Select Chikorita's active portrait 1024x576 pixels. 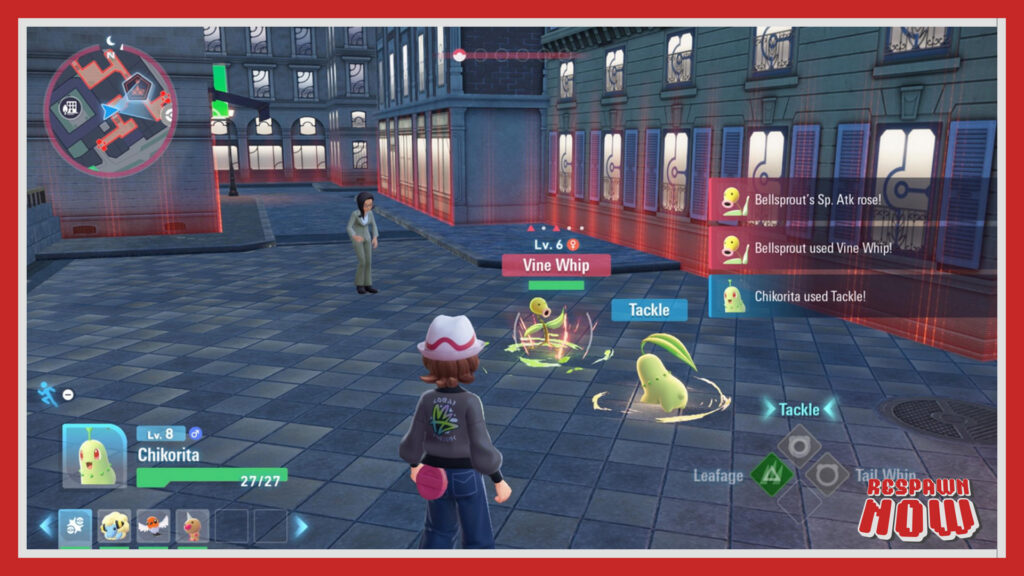point(95,457)
